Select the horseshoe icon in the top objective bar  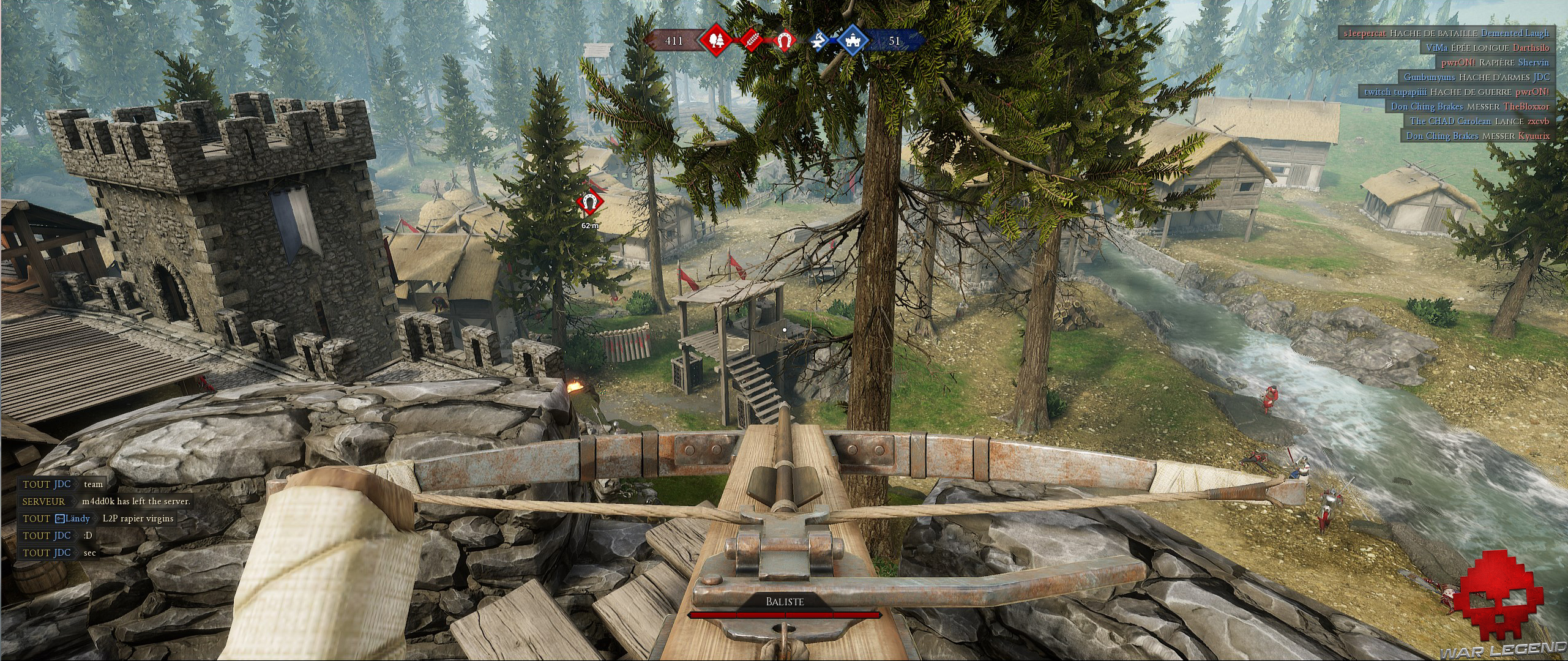pyautogui.click(x=783, y=40)
